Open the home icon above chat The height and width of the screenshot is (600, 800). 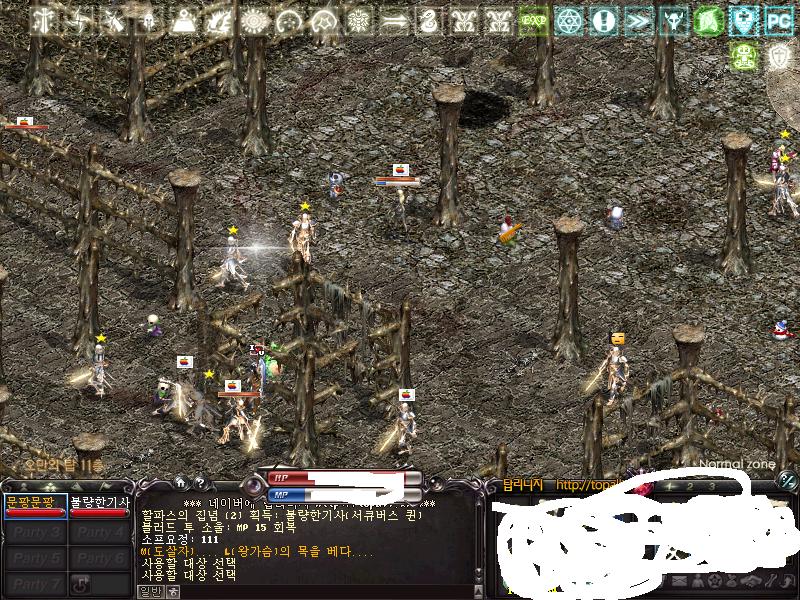tap(179, 483)
